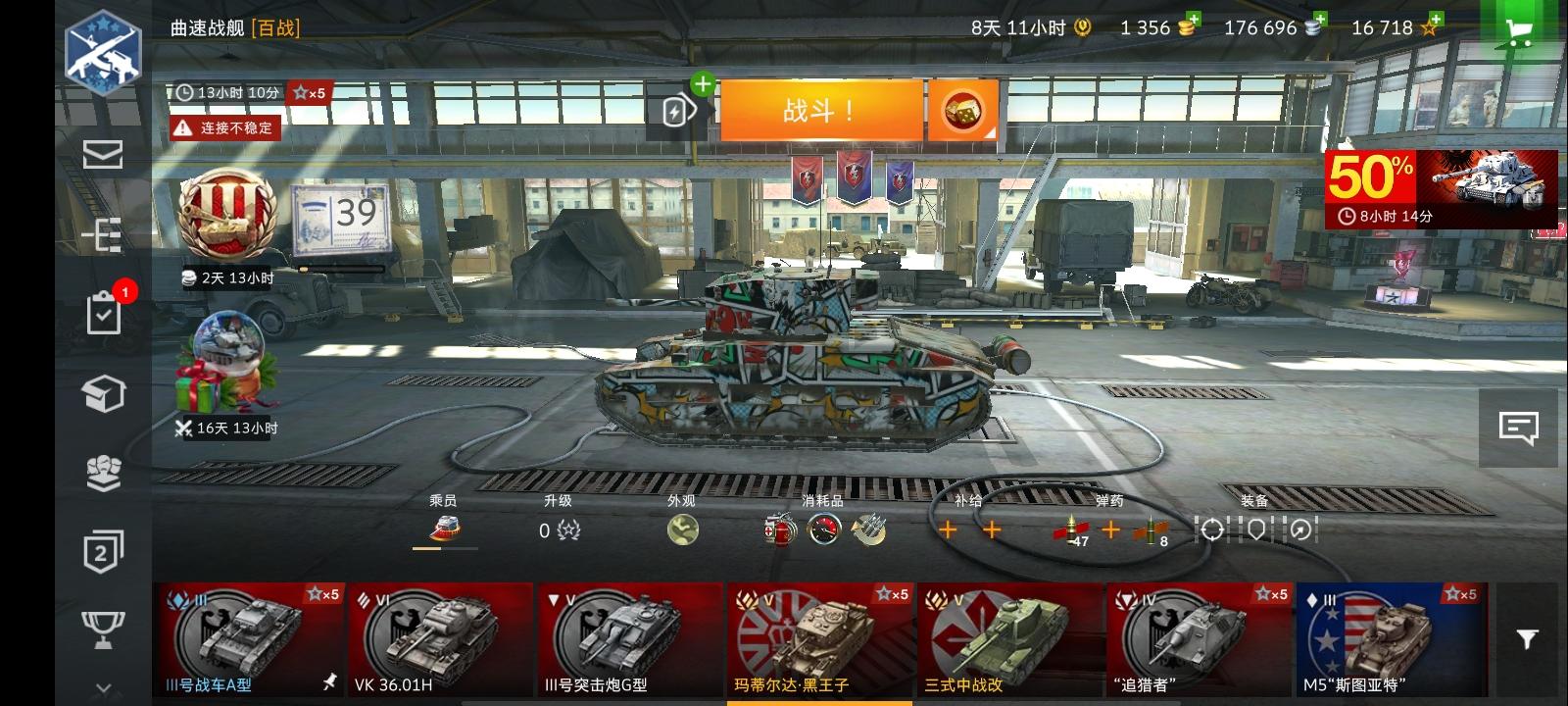This screenshot has width=1568, height=706.
Task: Open the mail inbox from sidebar
Action: coord(102,154)
